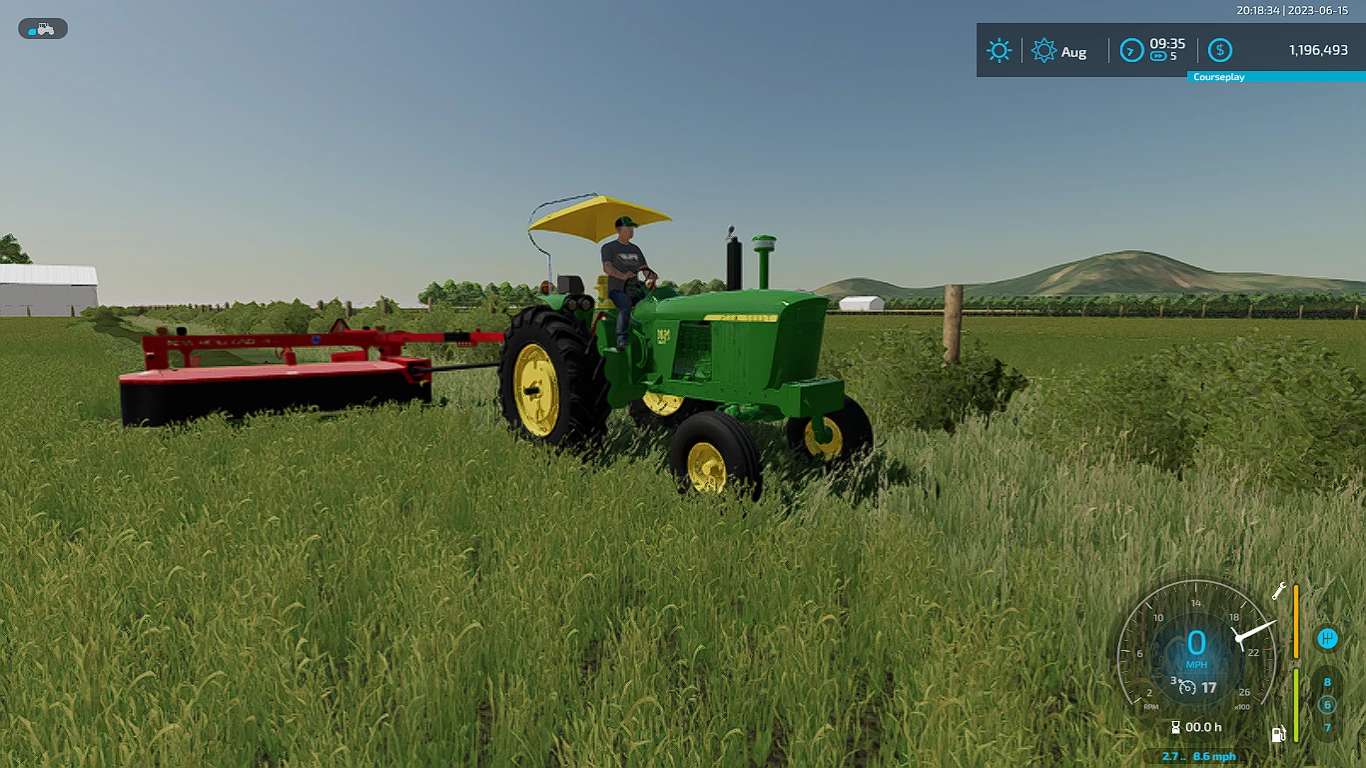Image resolution: width=1366 pixels, height=768 pixels.
Task: Click the dollar money icon
Action: pos(1220,51)
